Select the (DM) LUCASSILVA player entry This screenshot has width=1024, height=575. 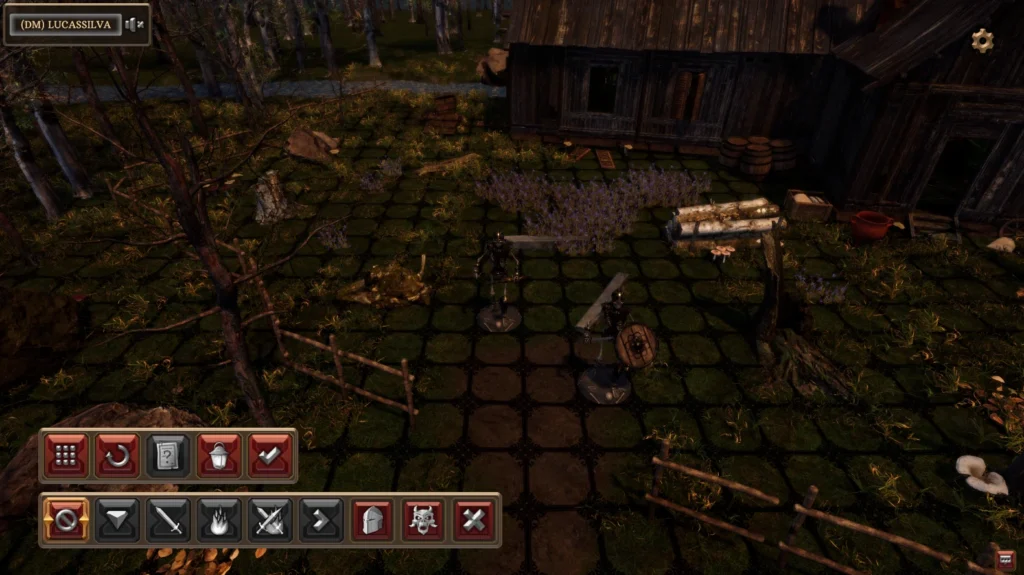(x=65, y=24)
